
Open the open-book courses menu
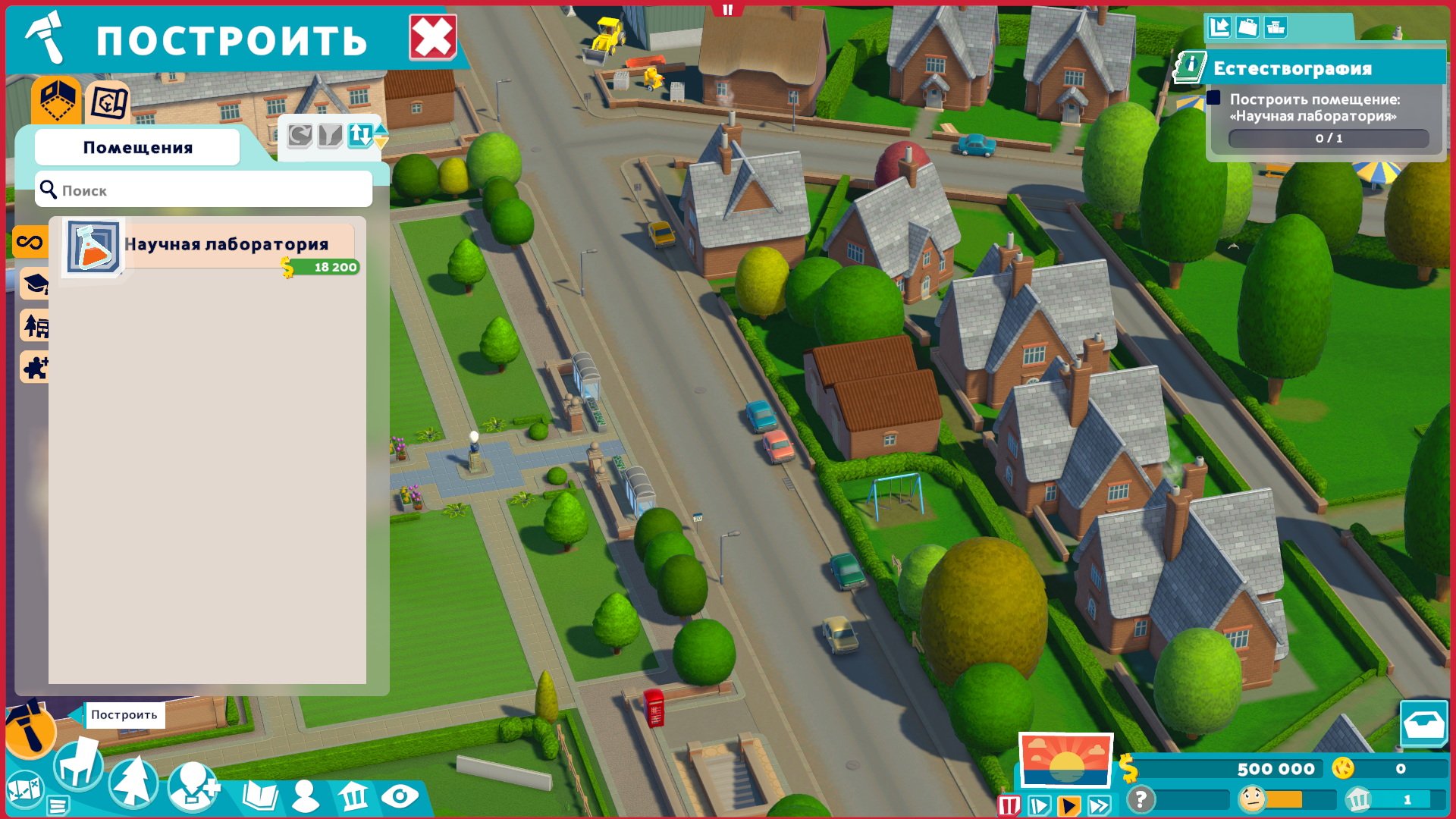(260, 796)
